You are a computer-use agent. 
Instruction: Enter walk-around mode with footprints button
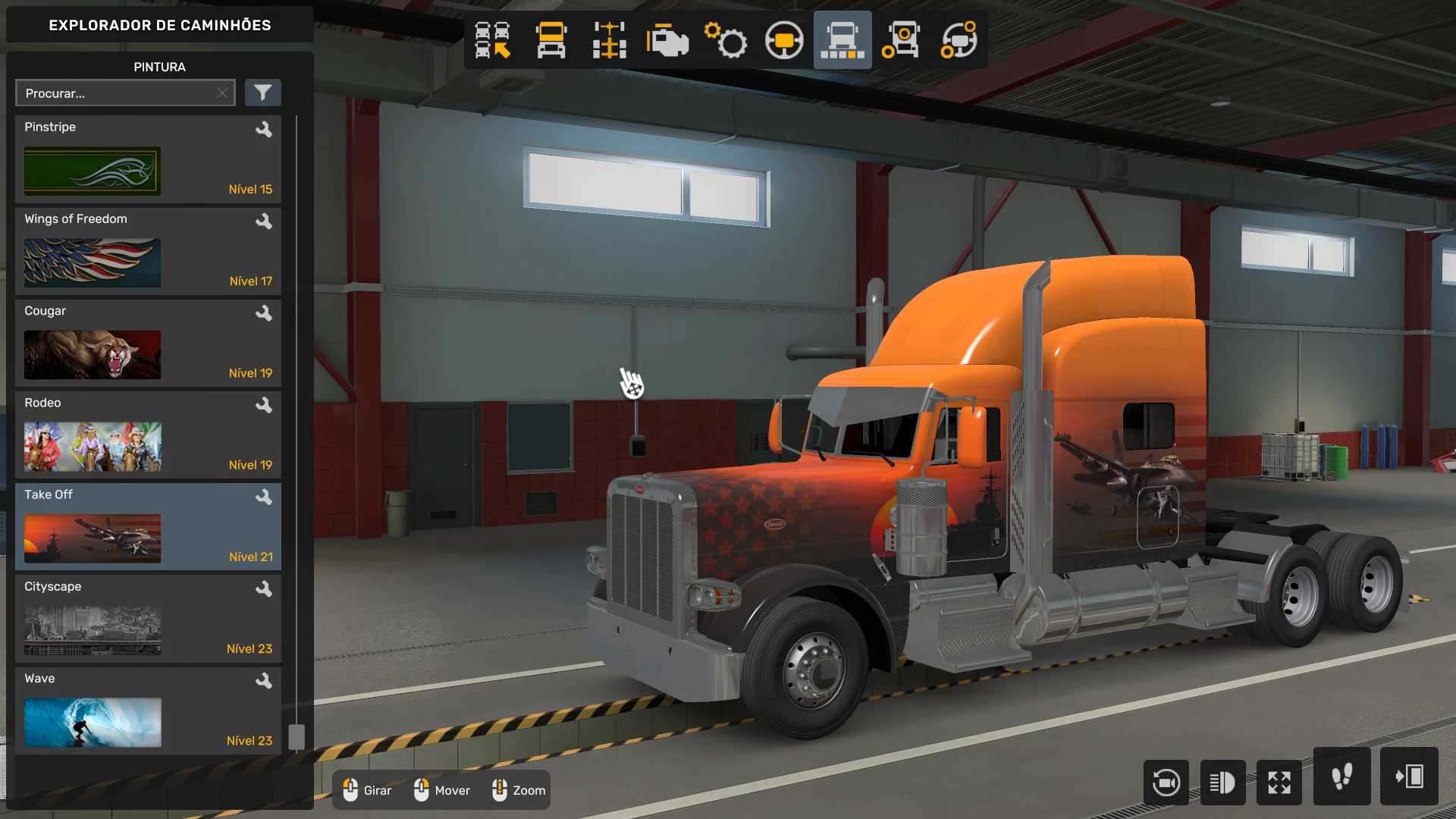click(x=1341, y=777)
